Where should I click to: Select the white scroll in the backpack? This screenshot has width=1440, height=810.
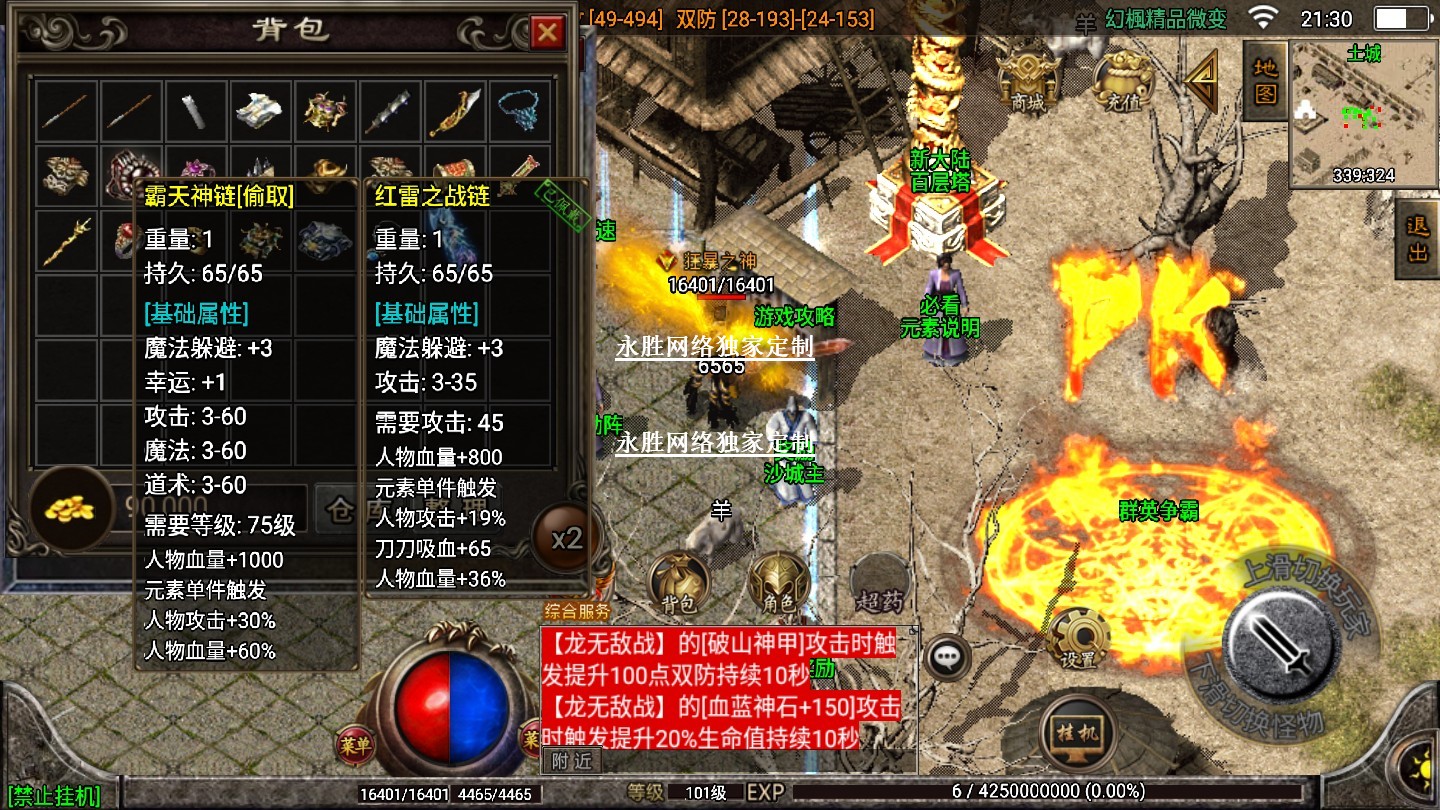coord(193,110)
